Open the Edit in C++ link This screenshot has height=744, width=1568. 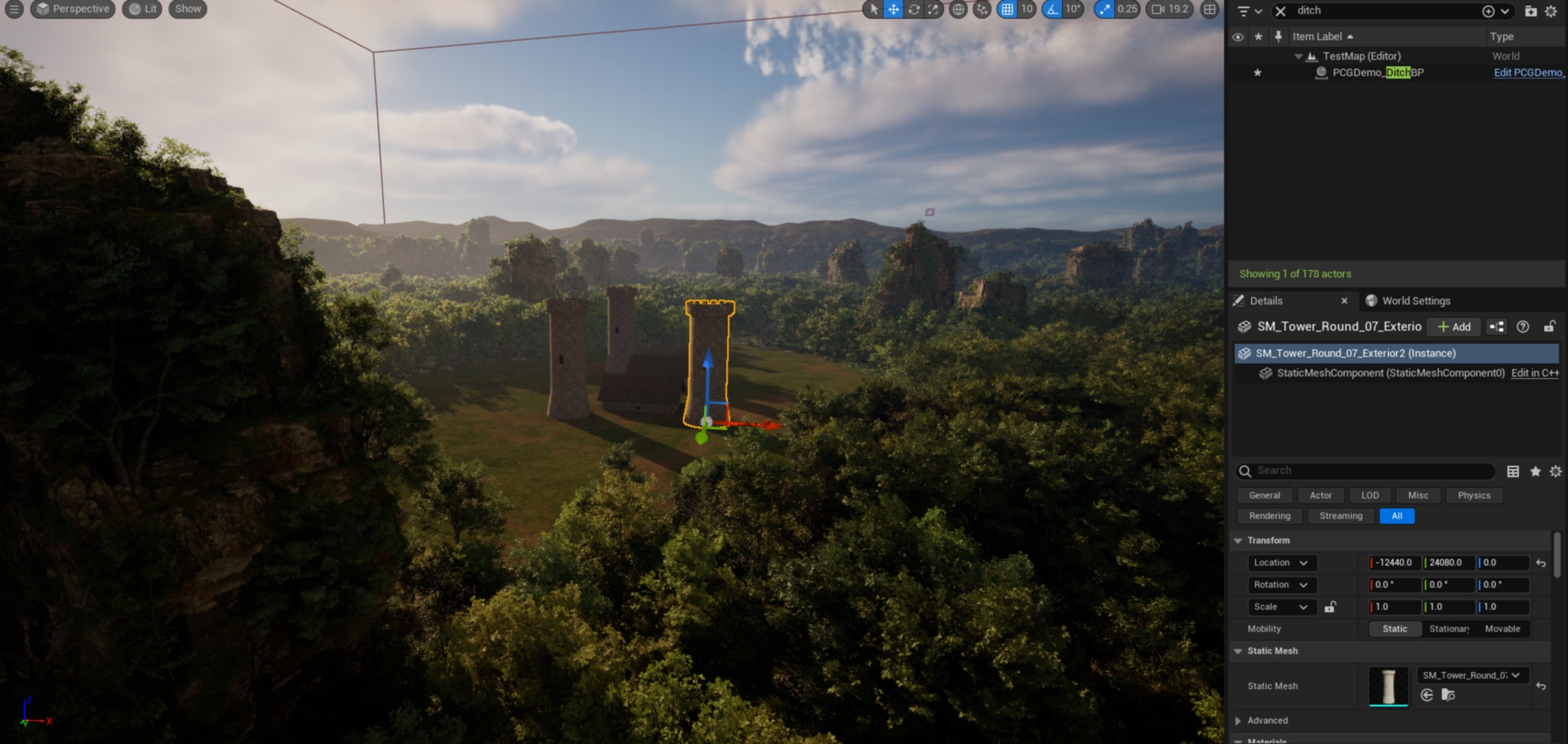[x=1535, y=373]
